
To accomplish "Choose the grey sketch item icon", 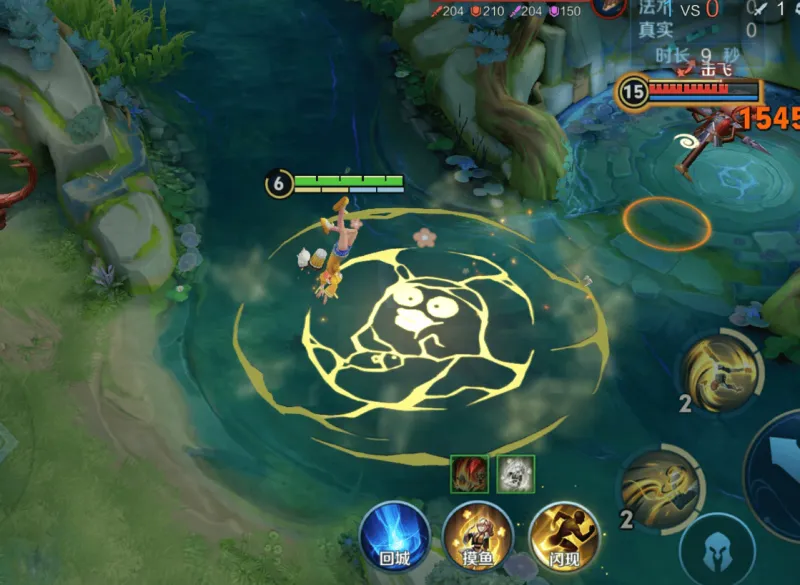I will point(515,472).
